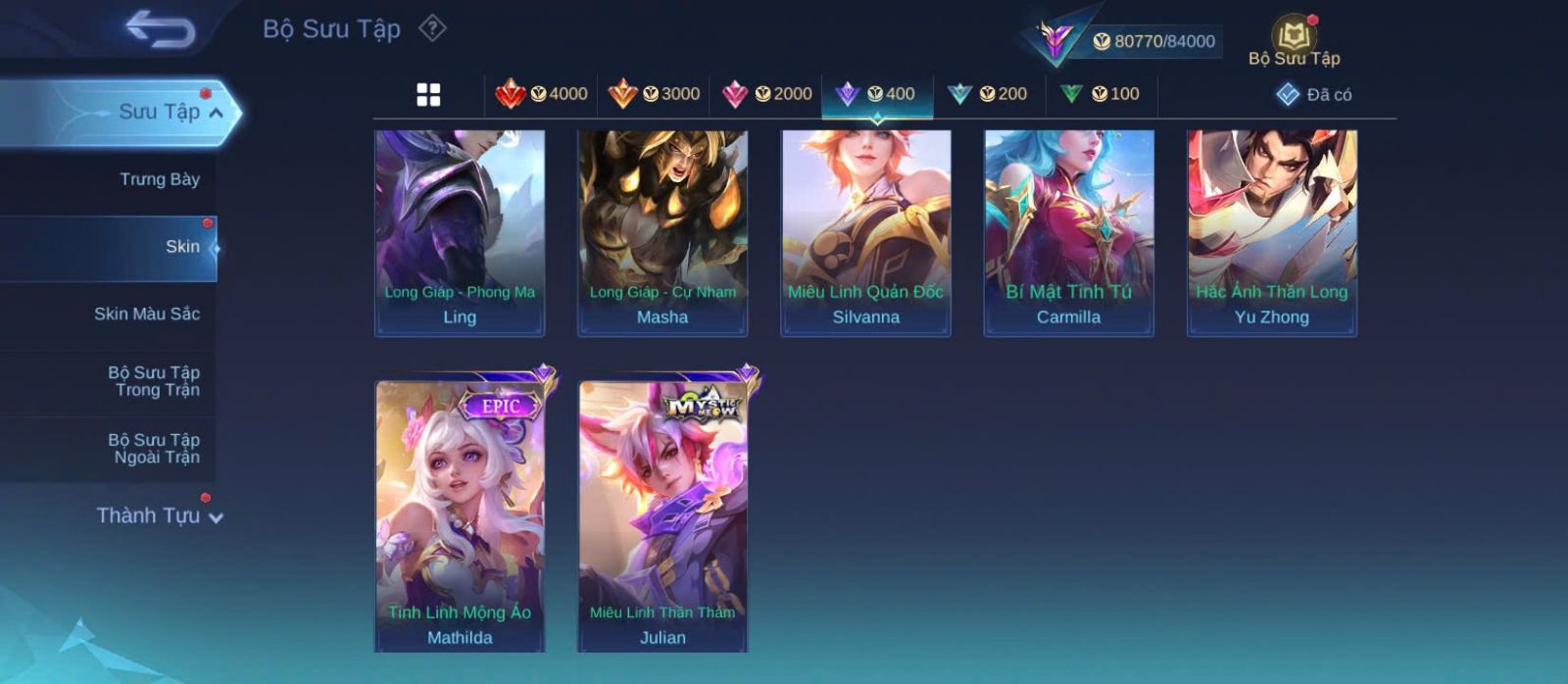Open the Trưng Bày menu entry
The height and width of the screenshot is (684, 1568).
(159, 179)
